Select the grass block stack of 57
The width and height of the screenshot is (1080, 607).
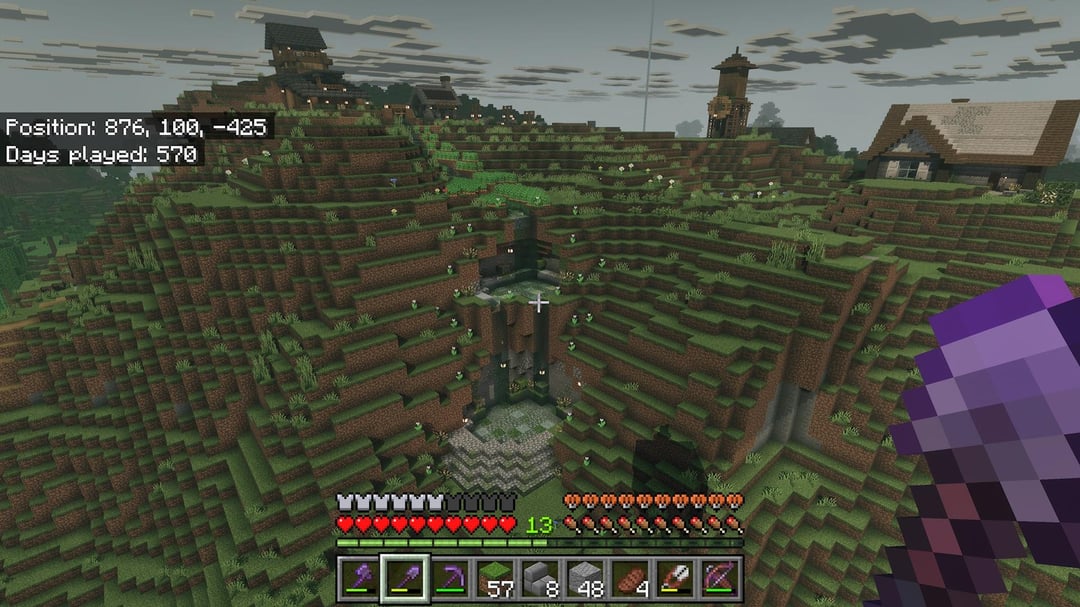click(494, 580)
